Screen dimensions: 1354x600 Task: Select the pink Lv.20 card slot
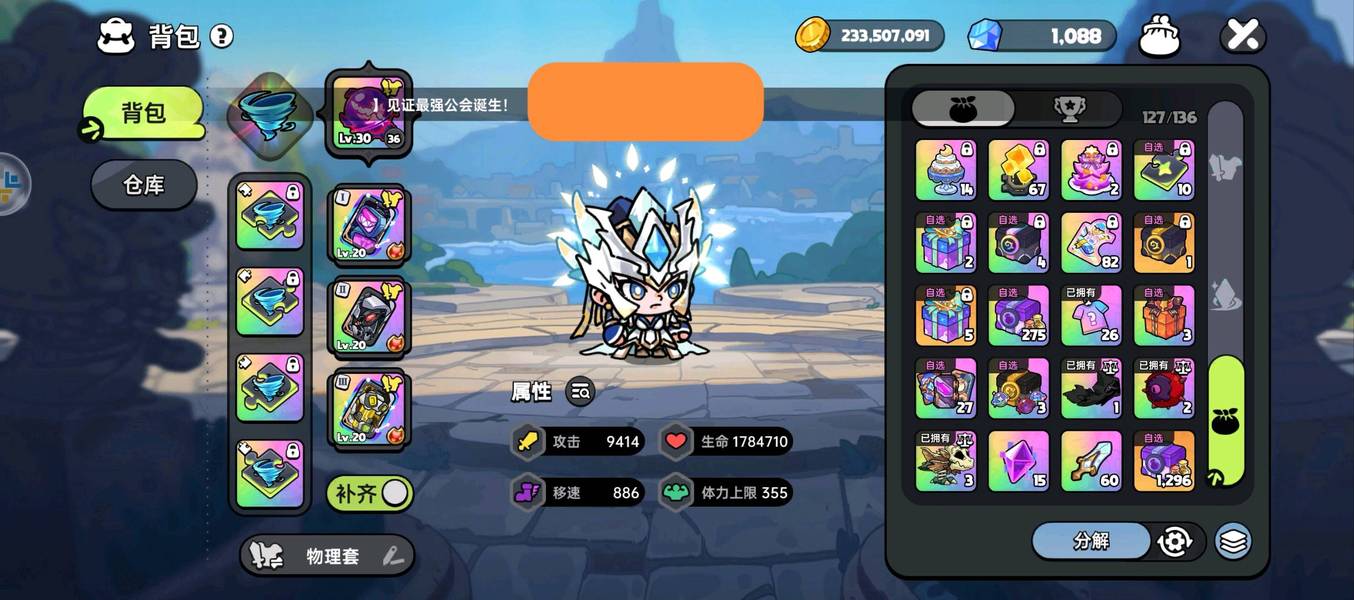(x=367, y=227)
